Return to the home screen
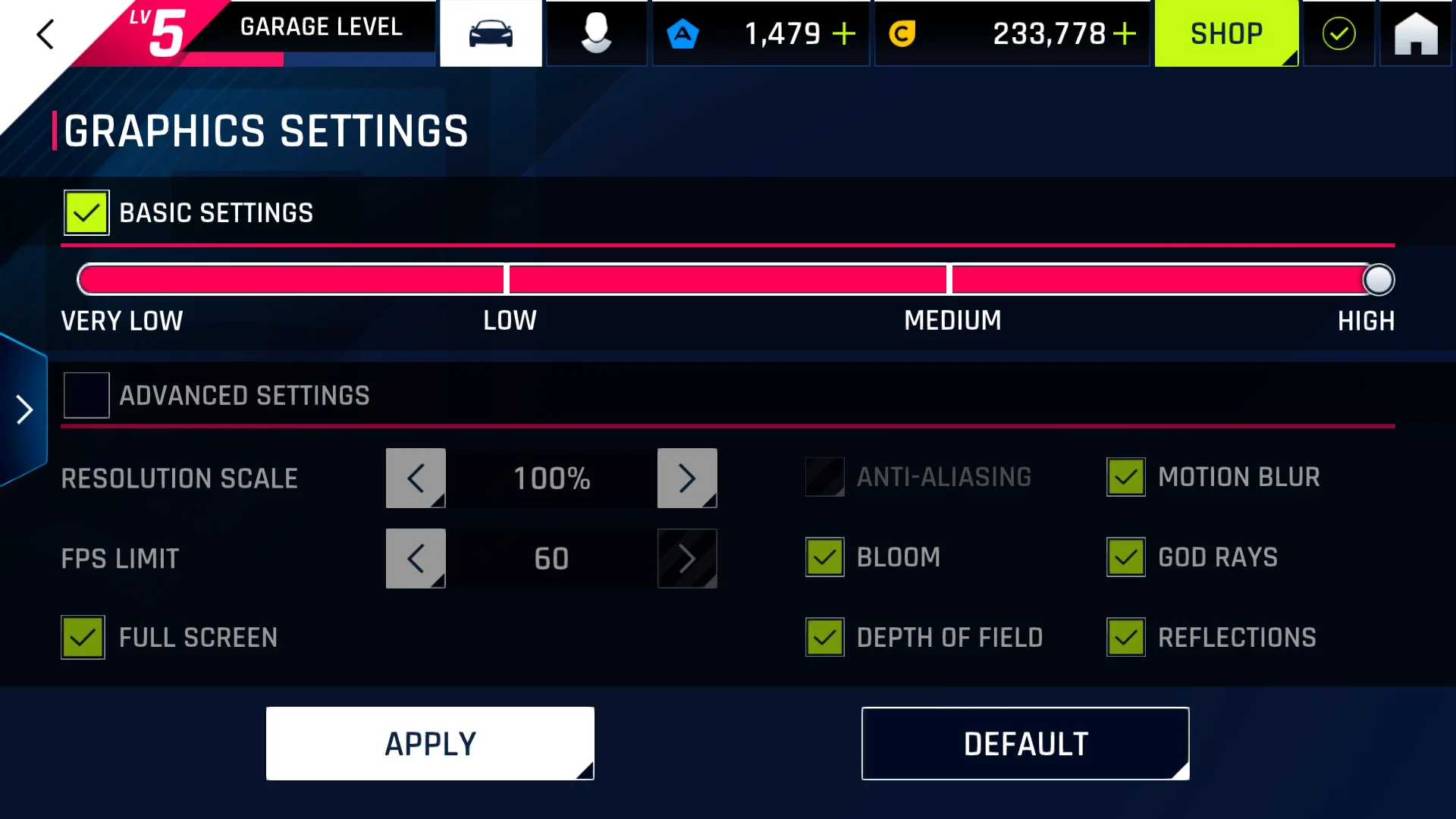Viewport: 1456px width, 819px height. 1415,34
